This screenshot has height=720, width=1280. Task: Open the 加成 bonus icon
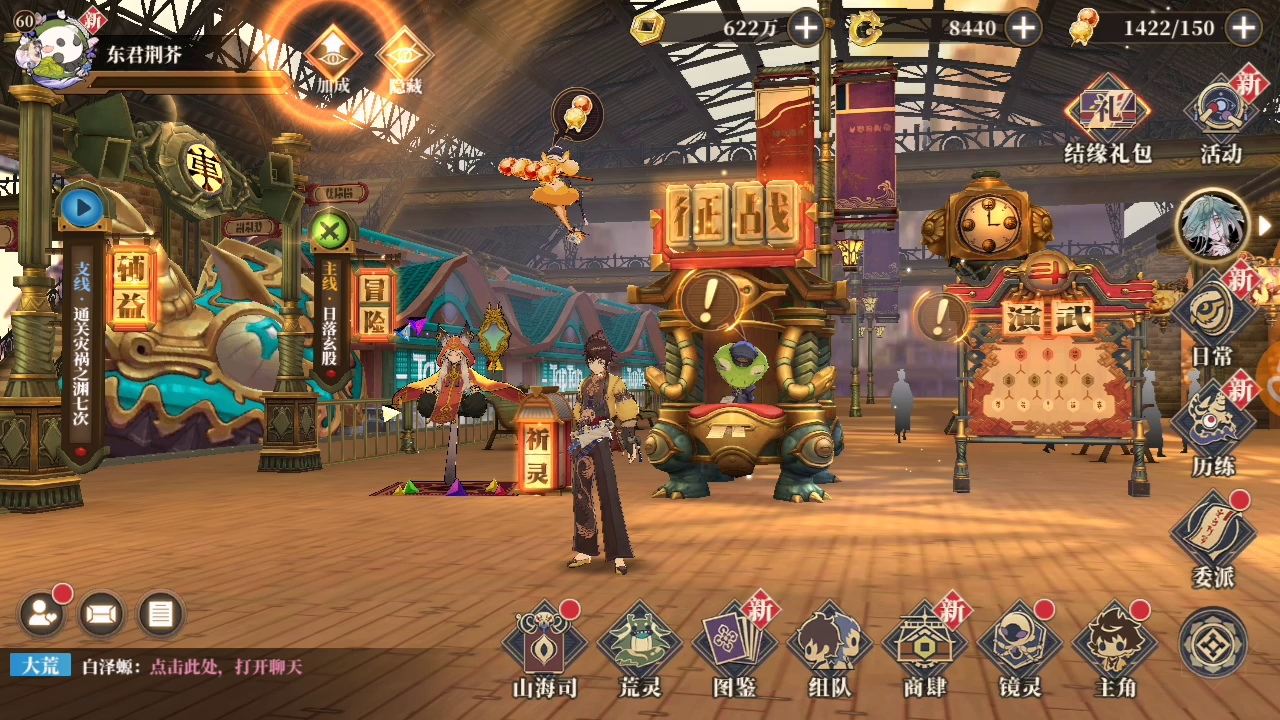333,58
